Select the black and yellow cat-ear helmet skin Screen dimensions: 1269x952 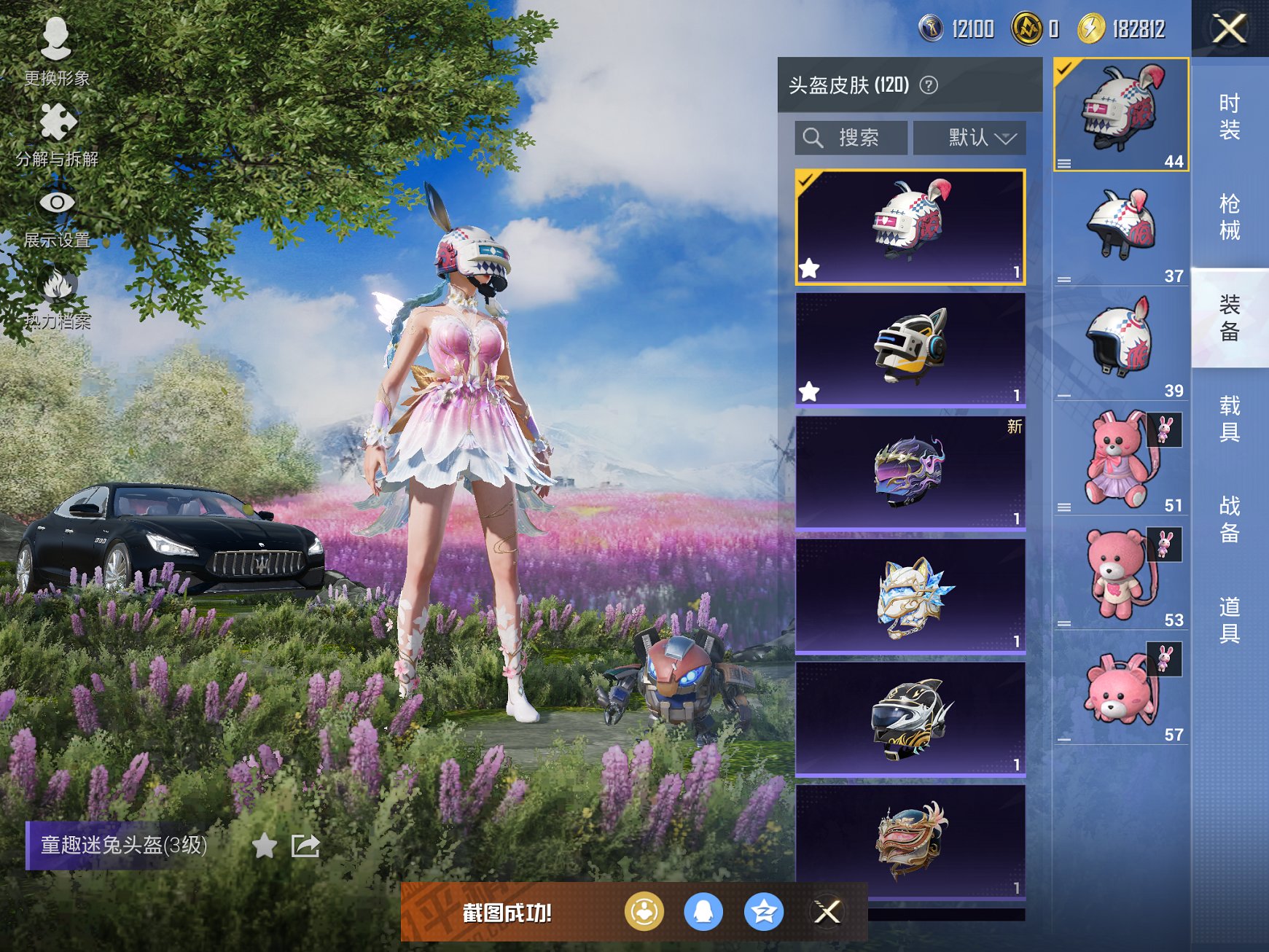point(910,348)
